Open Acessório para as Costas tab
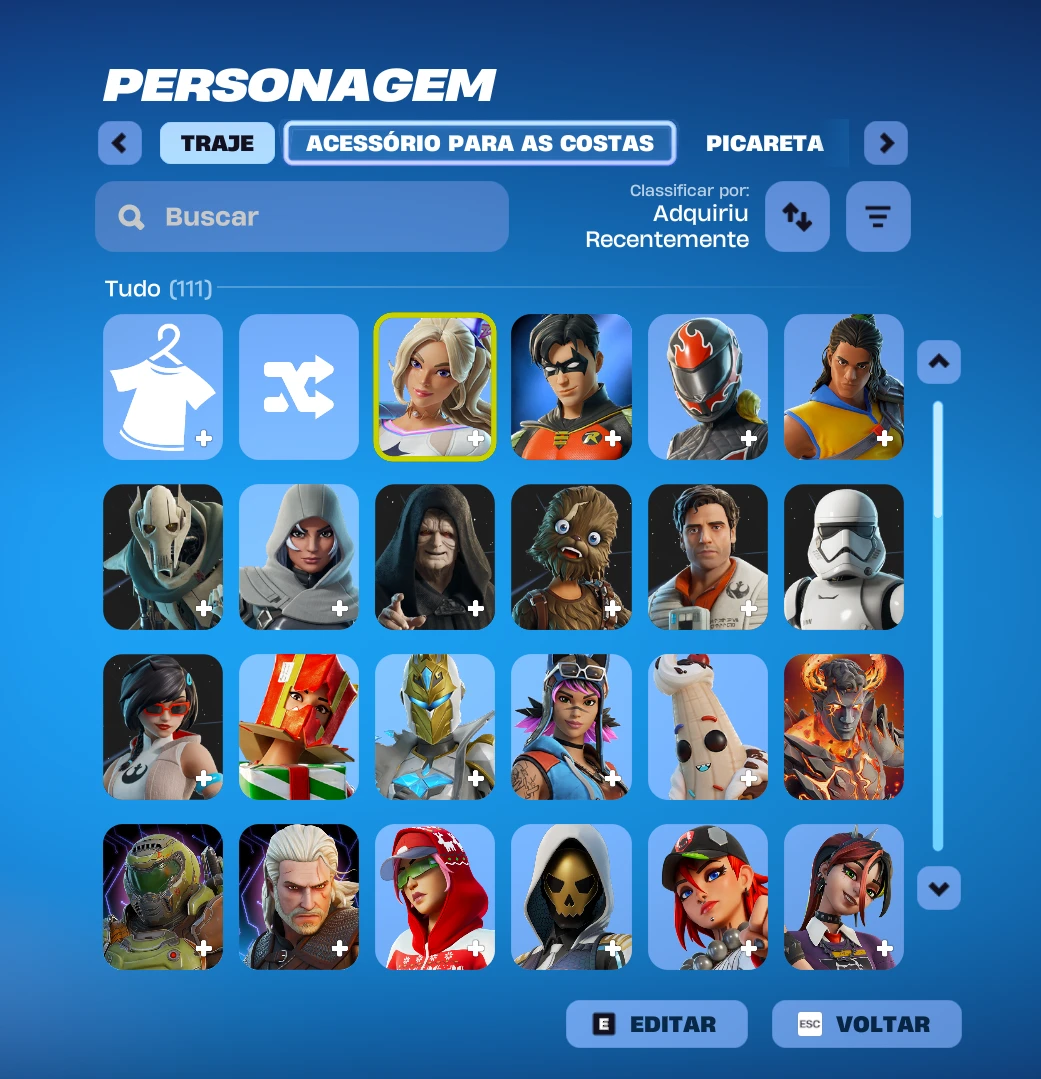The height and width of the screenshot is (1079, 1041). [480, 143]
